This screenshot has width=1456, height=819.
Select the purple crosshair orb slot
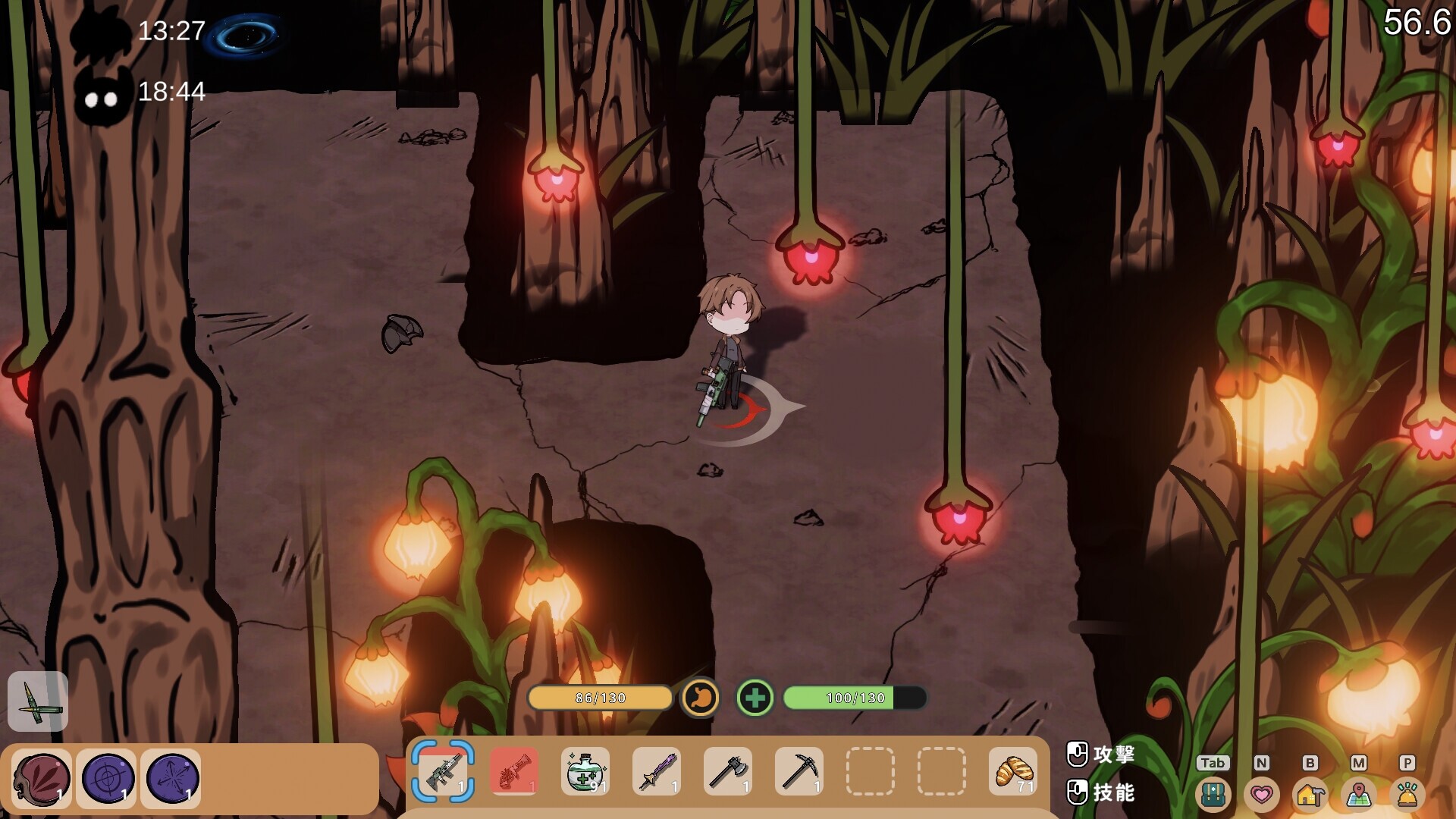[x=107, y=779]
